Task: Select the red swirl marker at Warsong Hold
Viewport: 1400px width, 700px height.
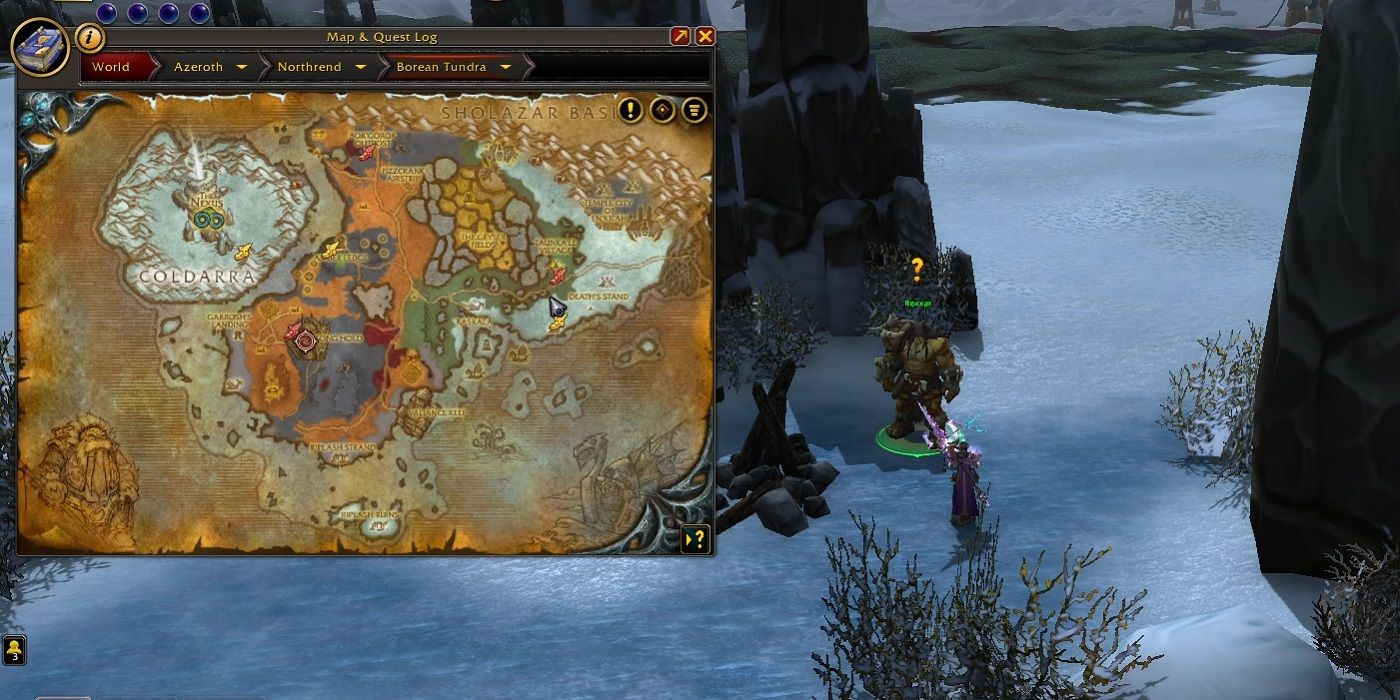Action: (x=307, y=340)
